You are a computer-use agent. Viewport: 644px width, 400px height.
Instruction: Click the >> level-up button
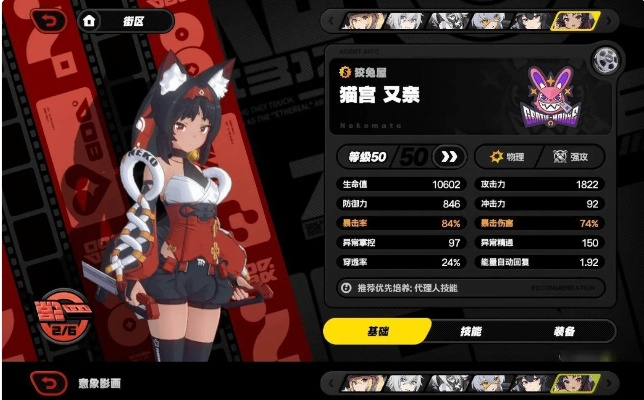450,156
